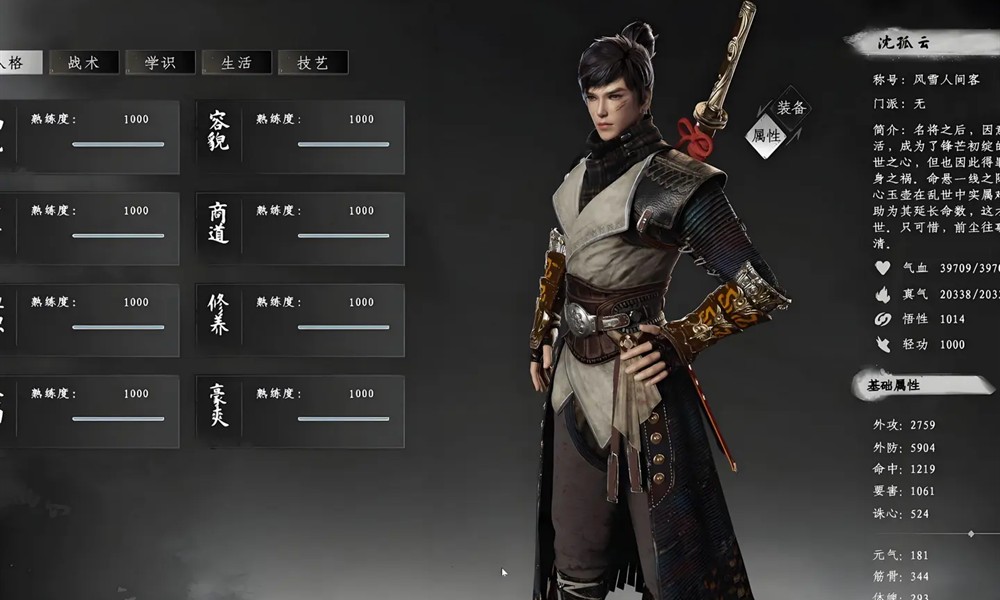Open the 修养 trait panel
1000x600 pixels.
tap(300, 320)
